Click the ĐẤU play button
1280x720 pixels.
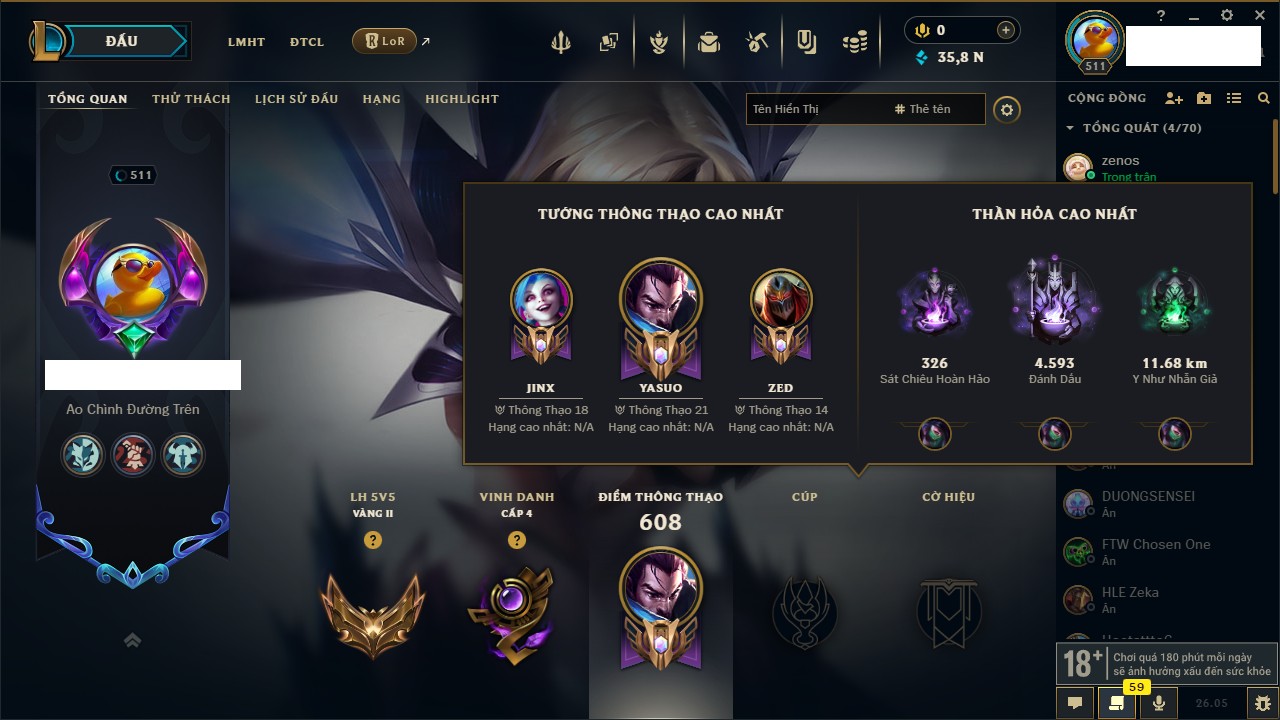click(121, 41)
